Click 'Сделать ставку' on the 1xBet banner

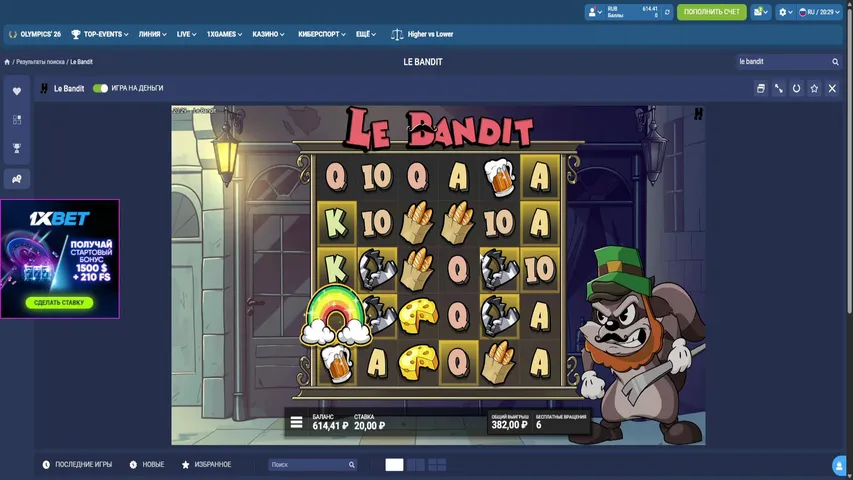point(59,302)
